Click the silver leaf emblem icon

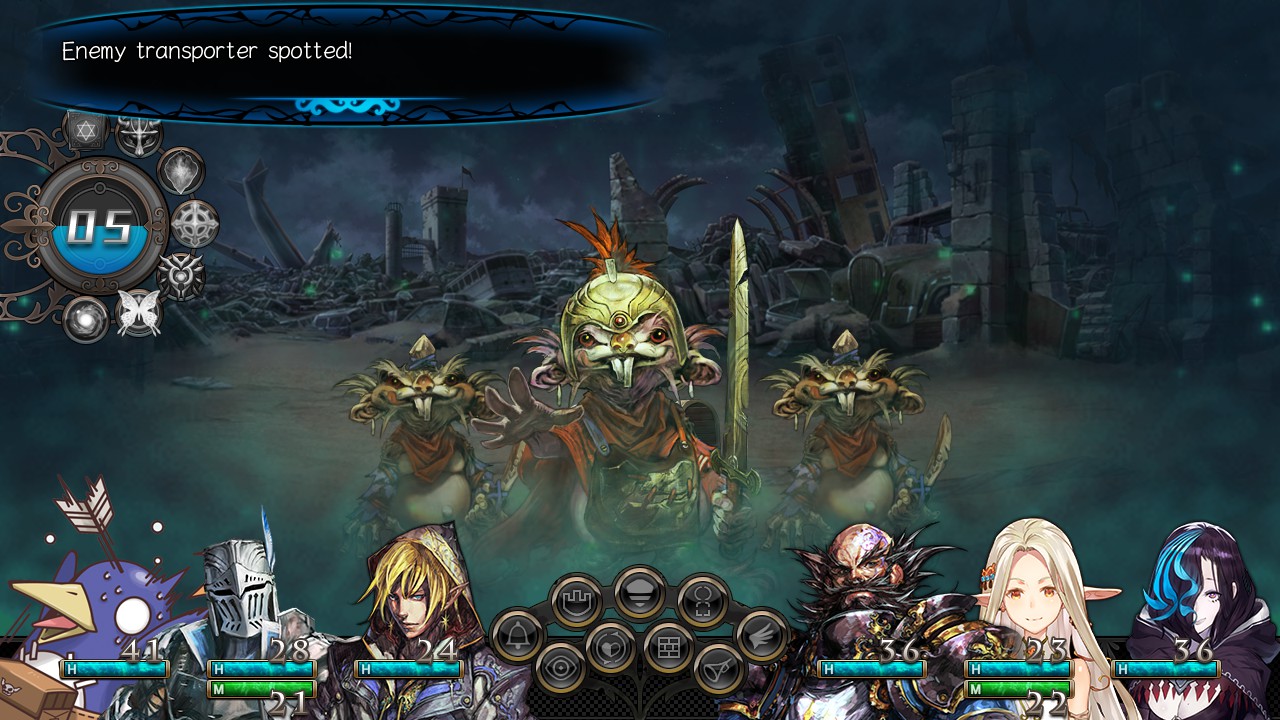coord(181,173)
